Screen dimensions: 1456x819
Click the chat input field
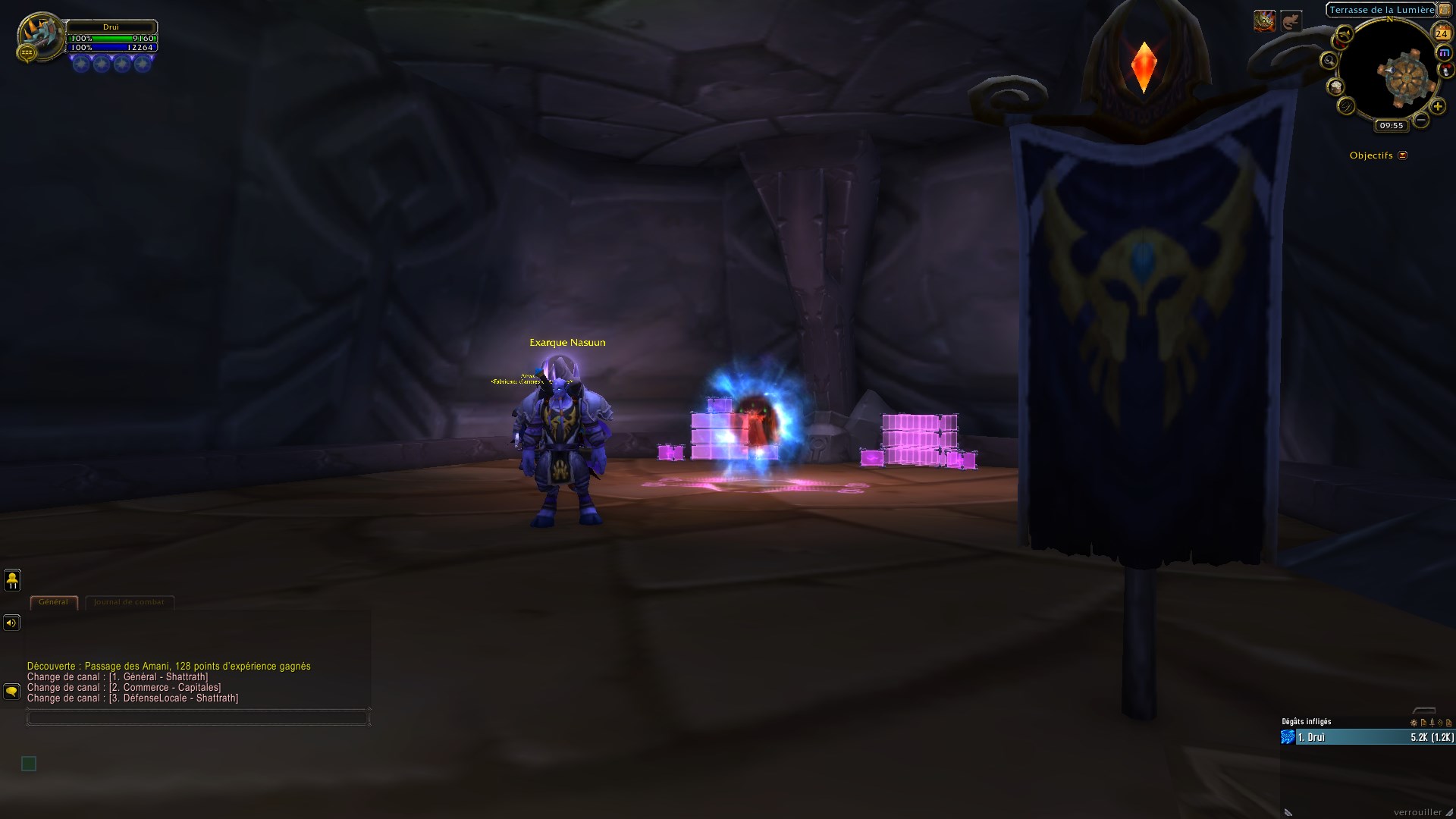tap(197, 717)
